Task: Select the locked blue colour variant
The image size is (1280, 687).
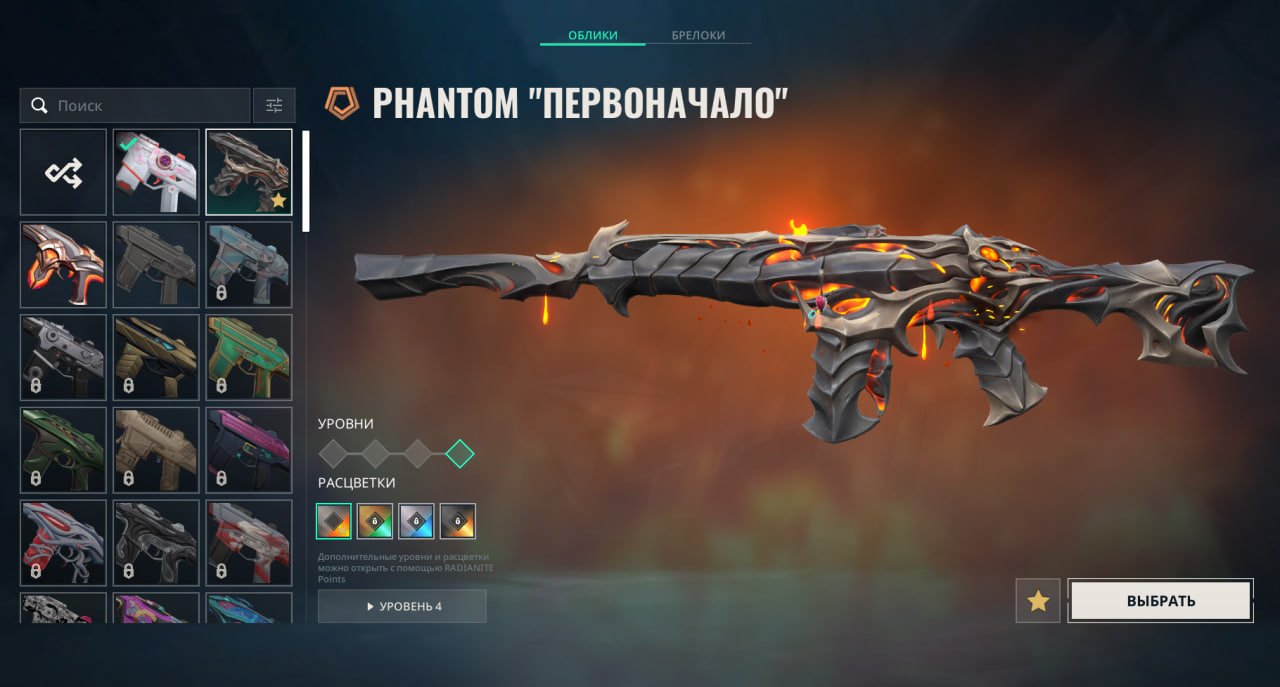Action: [x=416, y=521]
